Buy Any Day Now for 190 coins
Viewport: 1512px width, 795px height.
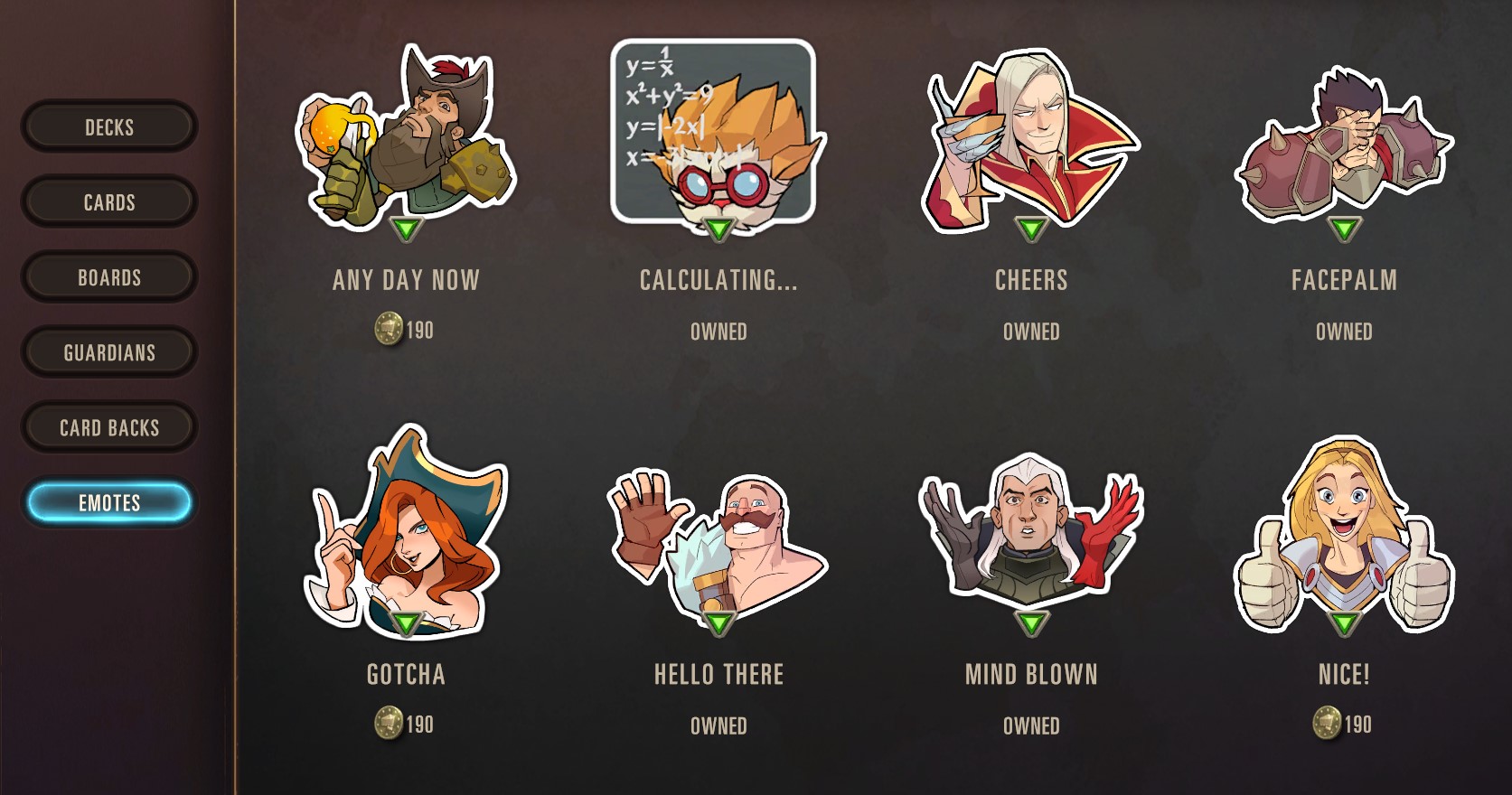(x=405, y=330)
